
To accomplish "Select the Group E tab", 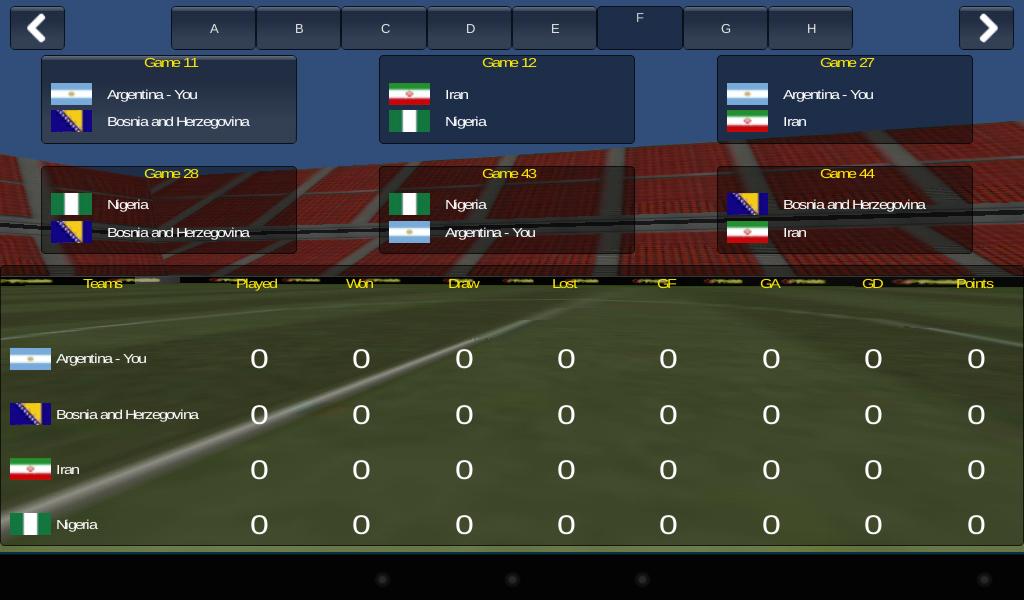I will click(x=555, y=28).
